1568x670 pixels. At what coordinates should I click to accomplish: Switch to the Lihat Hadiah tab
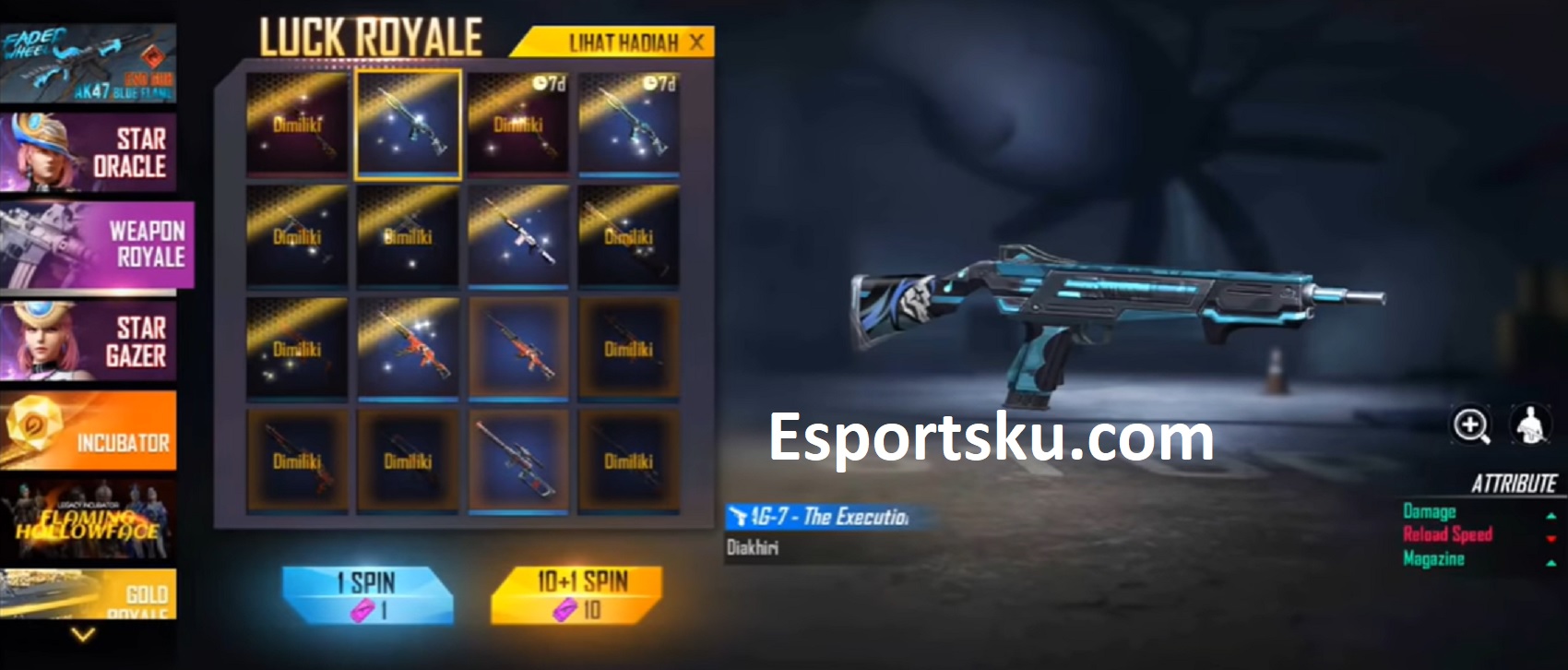coord(613,42)
